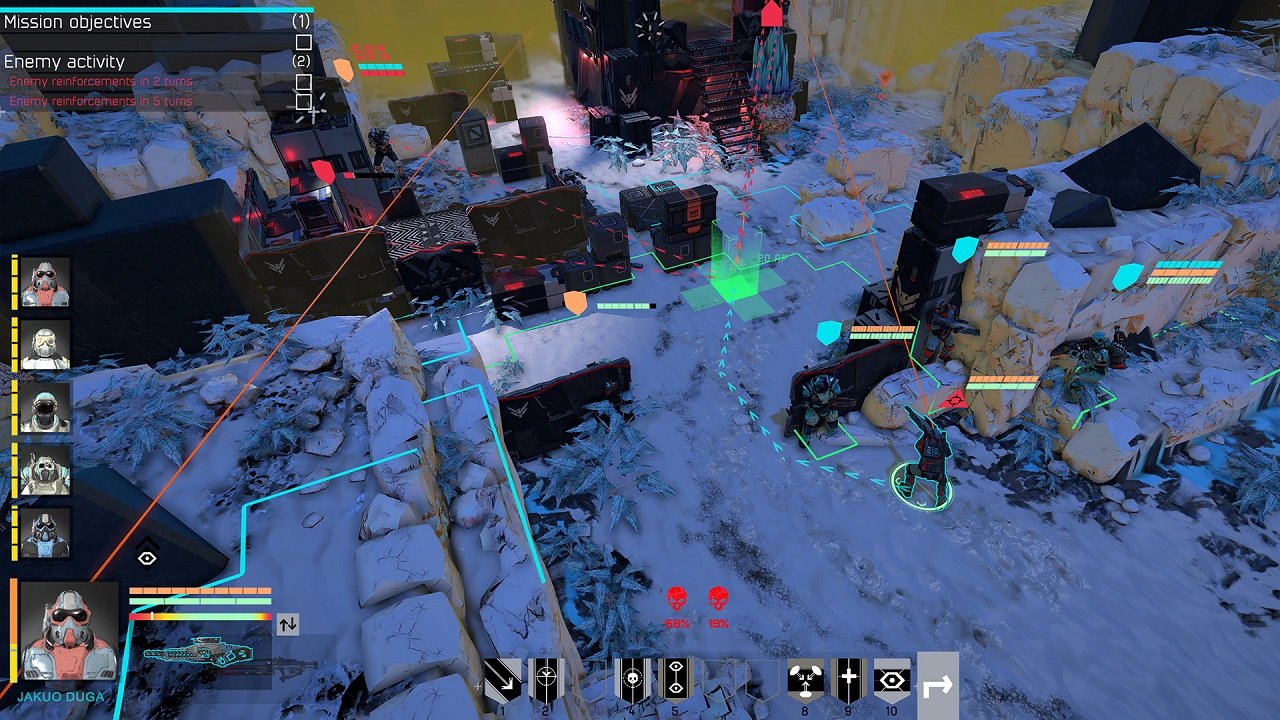This screenshot has width=1280, height=720.
Task: Check the 'Enemy reinforcements in 2 turns' checkbox
Action: tap(303, 81)
